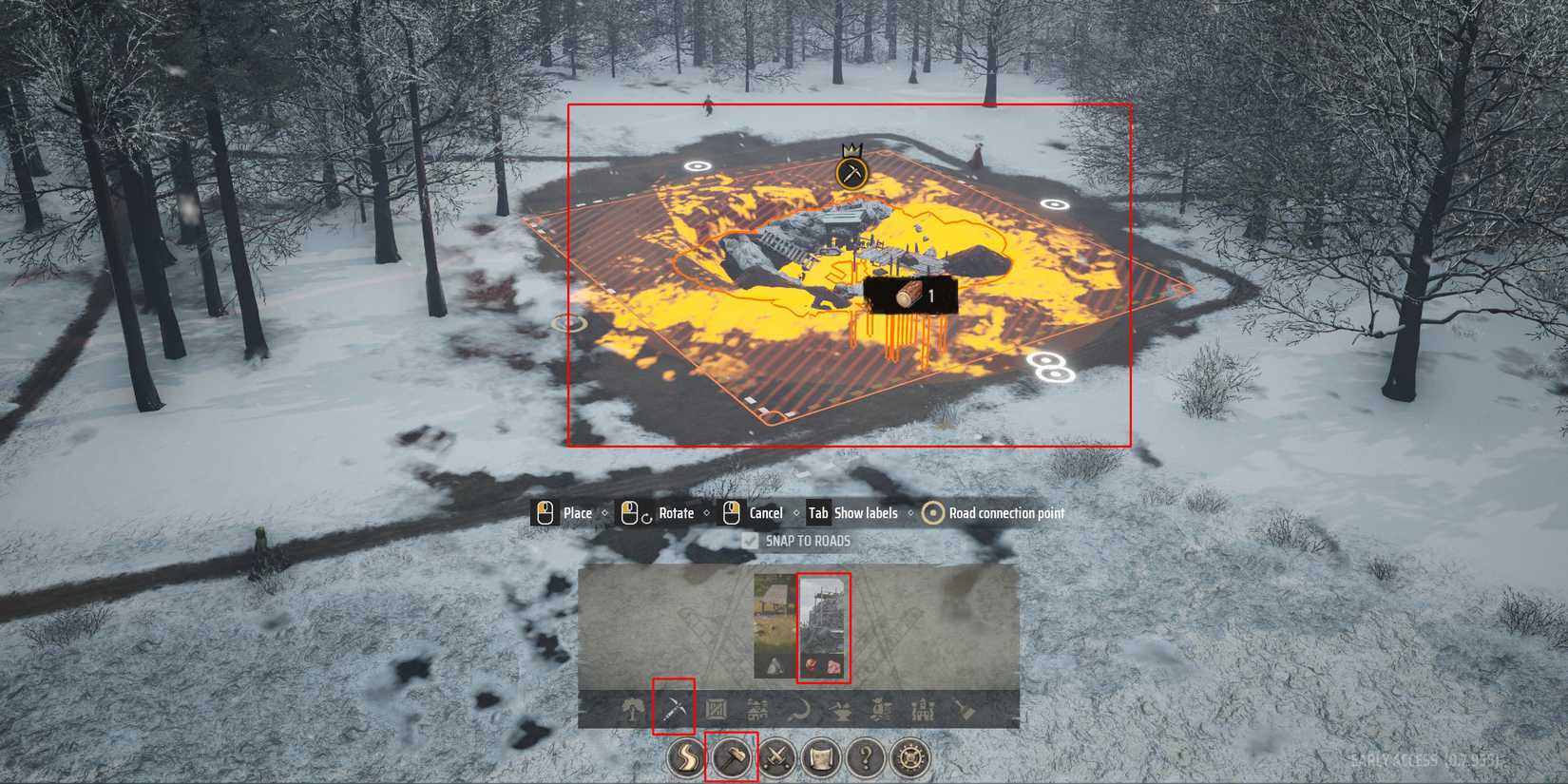
Task: Click the Road connection point indicator
Action: pyautogui.click(x=933, y=513)
